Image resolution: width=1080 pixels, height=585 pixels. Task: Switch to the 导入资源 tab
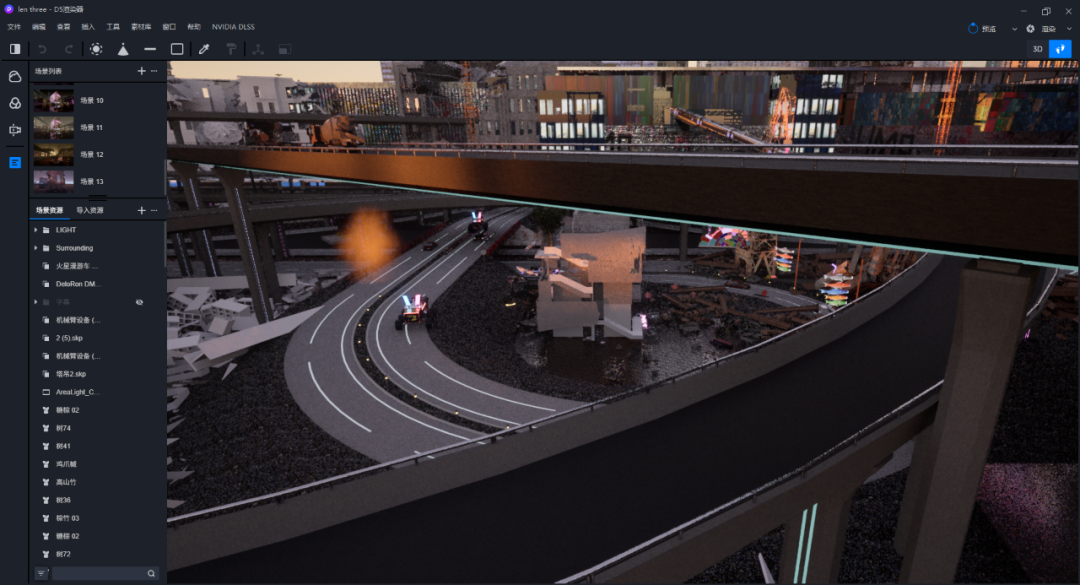pos(90,210)
